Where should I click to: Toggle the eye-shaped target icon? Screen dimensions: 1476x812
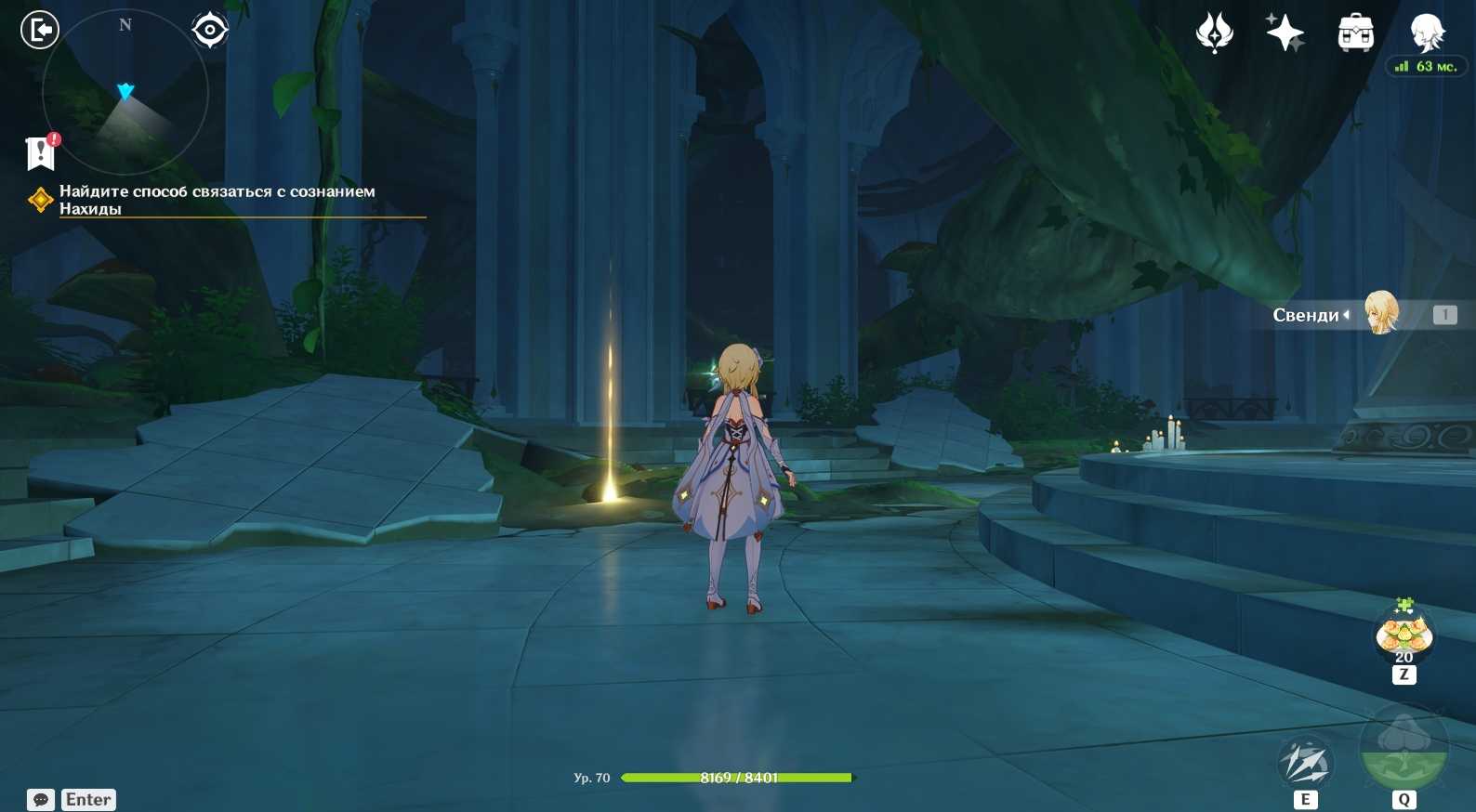coord(210,30)
